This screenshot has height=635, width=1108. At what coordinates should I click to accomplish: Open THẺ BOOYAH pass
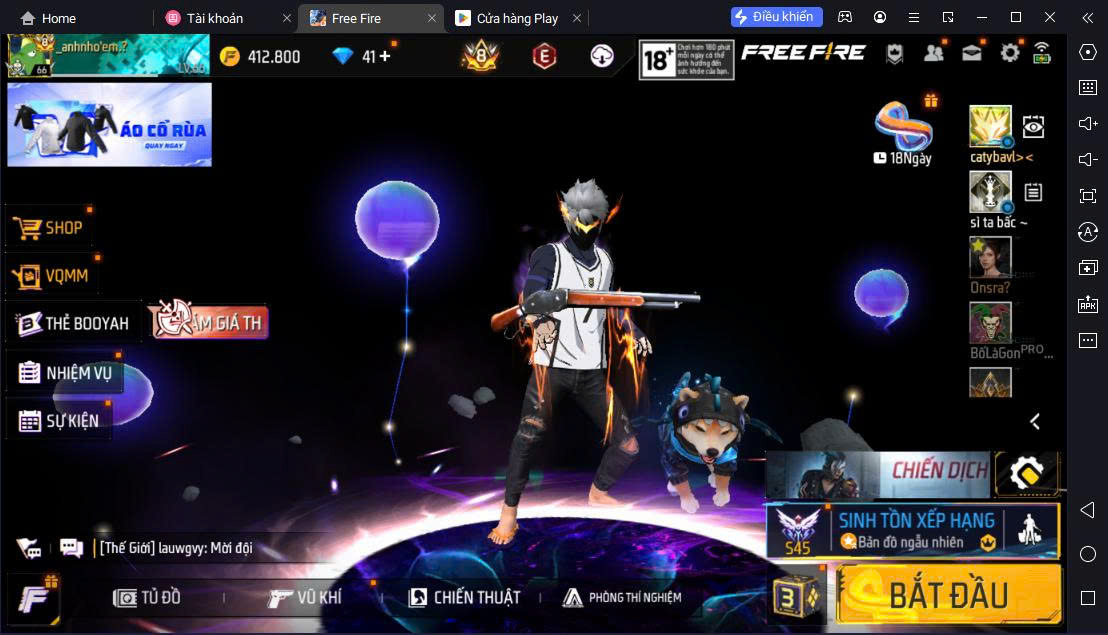[74, 323]
